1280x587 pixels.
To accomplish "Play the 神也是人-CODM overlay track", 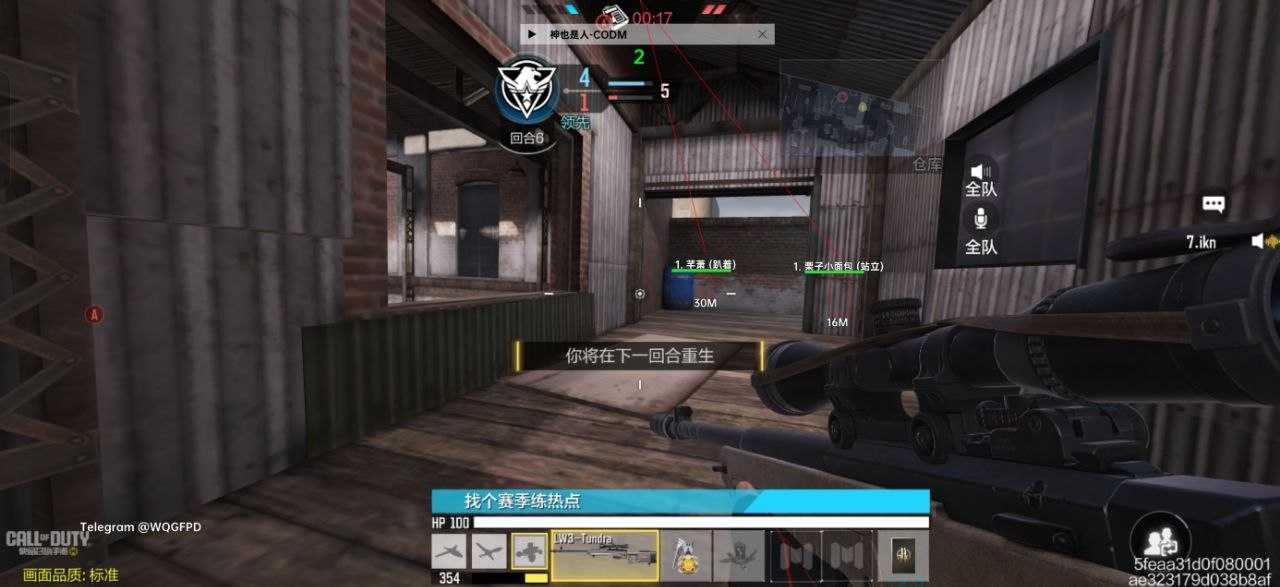I will click(x=532, y=34).
